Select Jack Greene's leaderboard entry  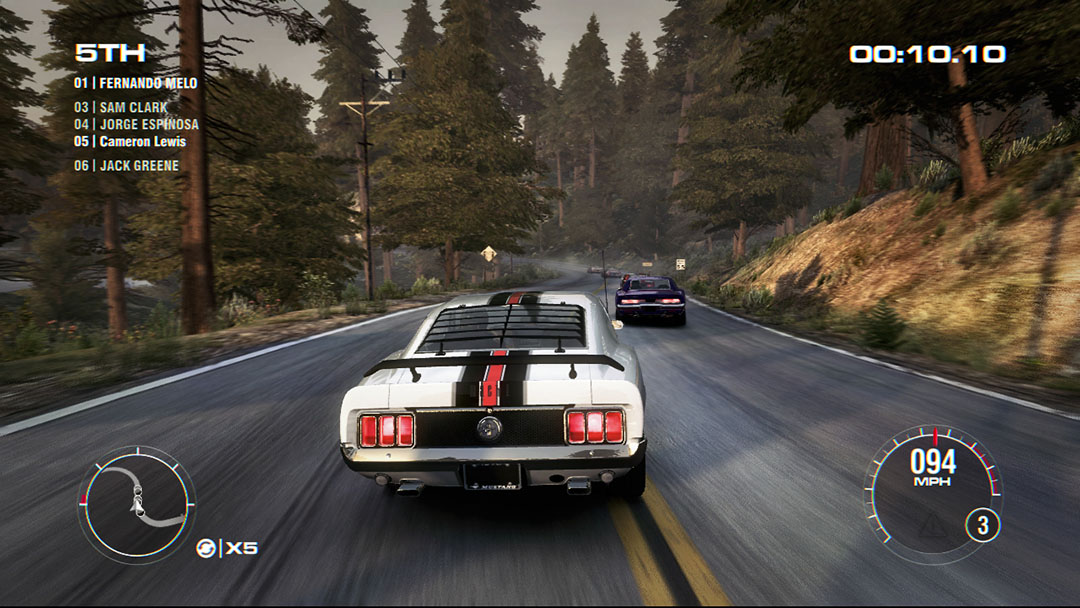coord(126,166)
